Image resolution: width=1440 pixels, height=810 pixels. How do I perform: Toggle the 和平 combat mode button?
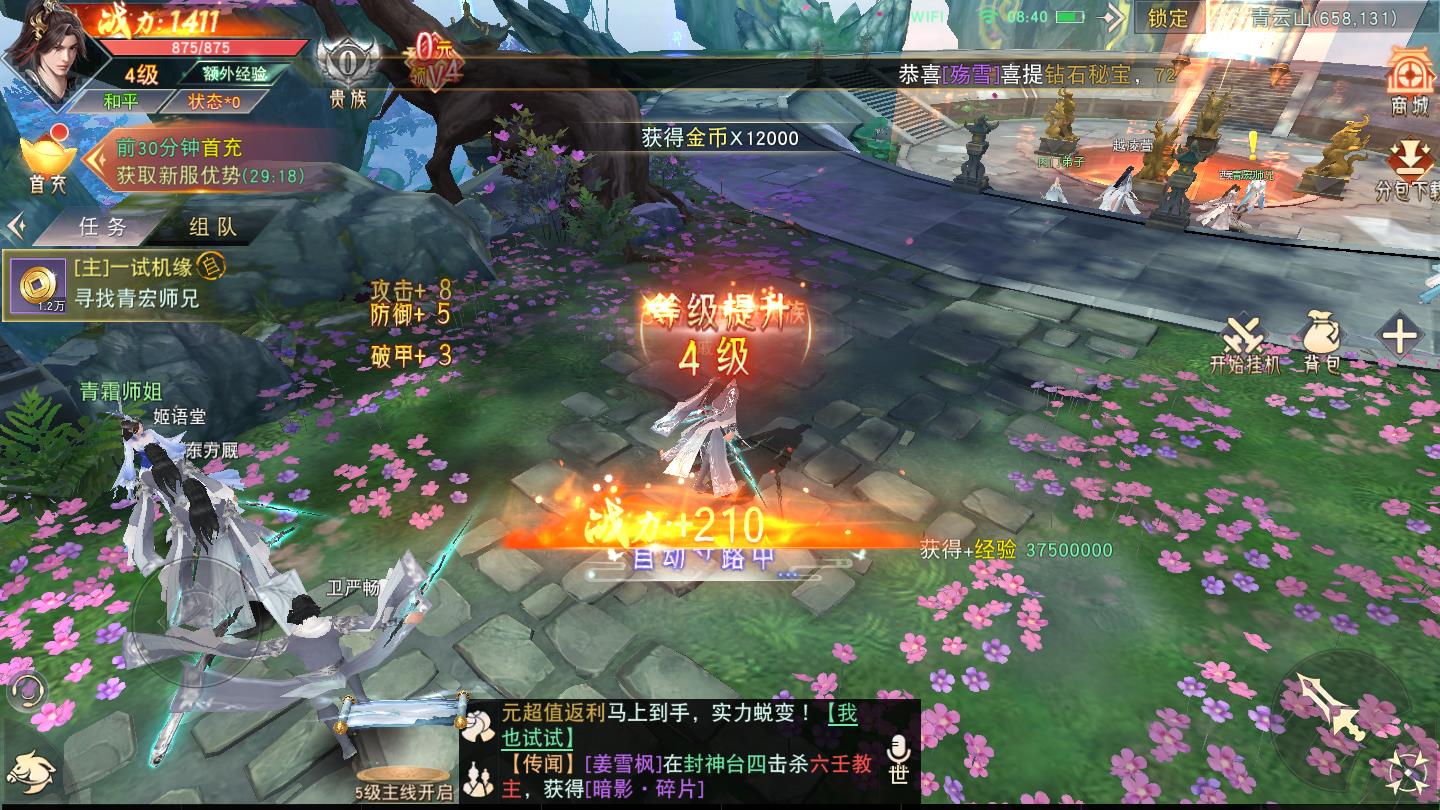(121, 101)
